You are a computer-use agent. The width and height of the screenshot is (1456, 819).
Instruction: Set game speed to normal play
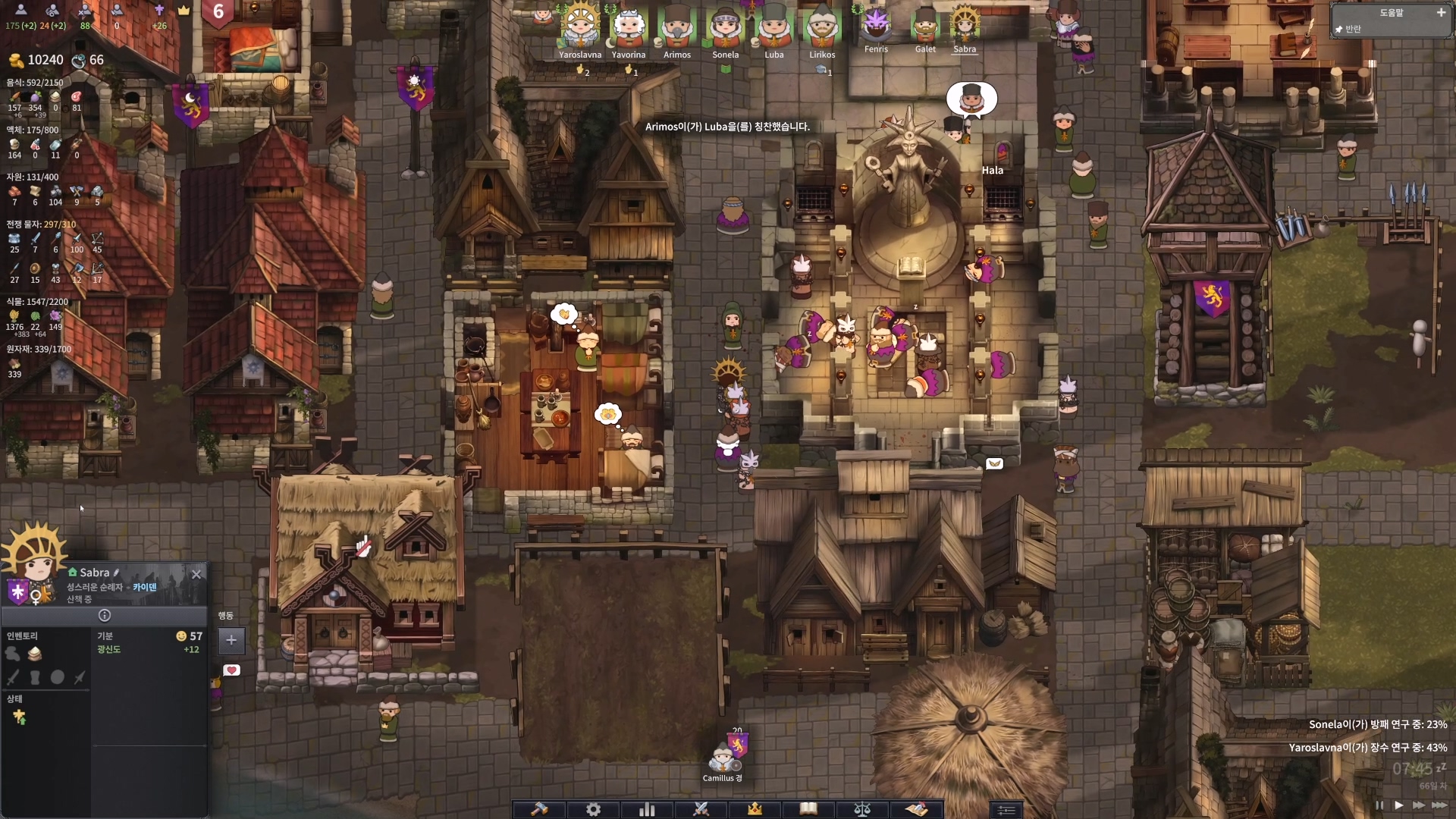point(1398,805)
